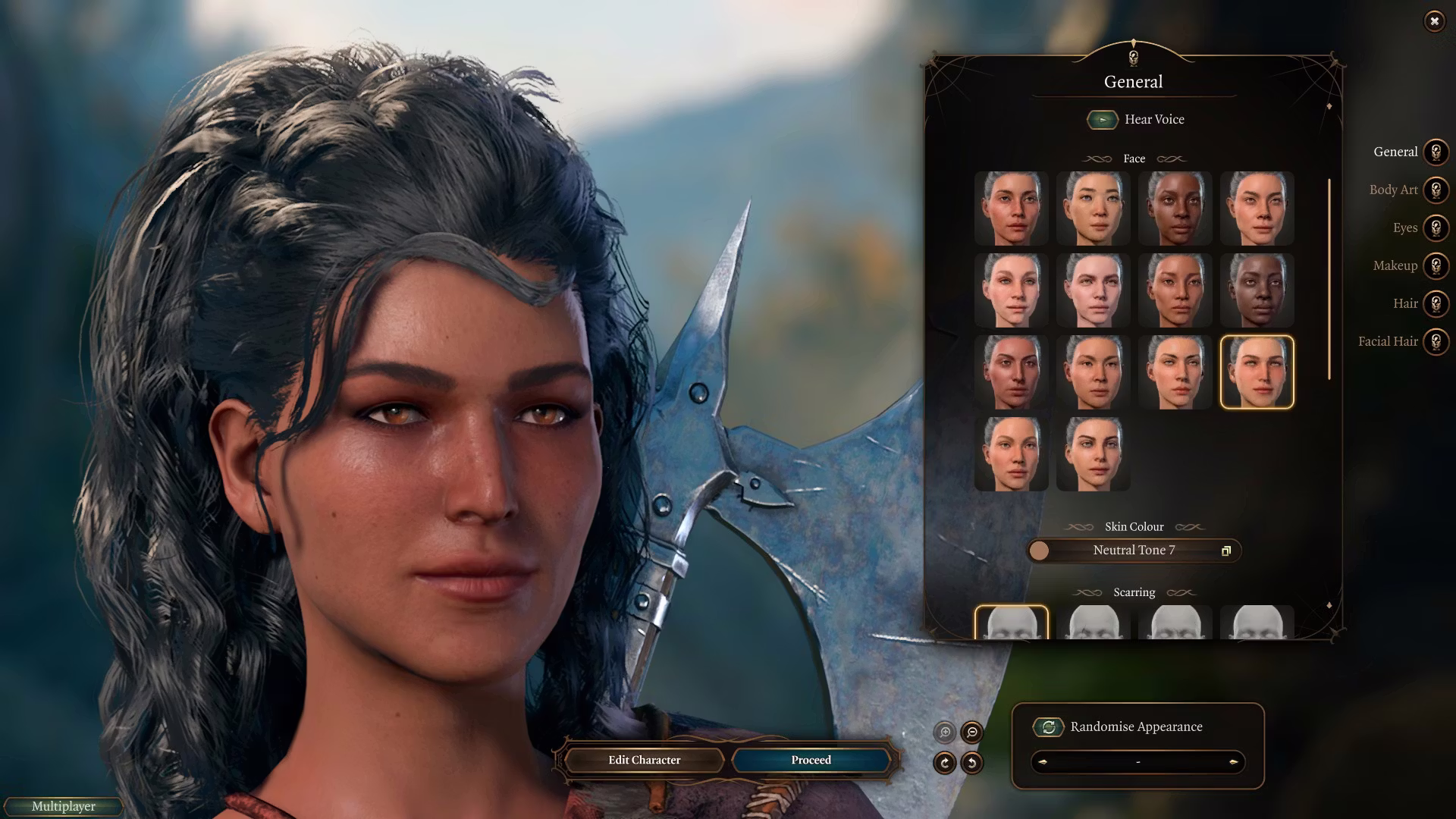1456x819 pixels.
Task: Click the face list scrollbar
Action: click(1329, 279)
